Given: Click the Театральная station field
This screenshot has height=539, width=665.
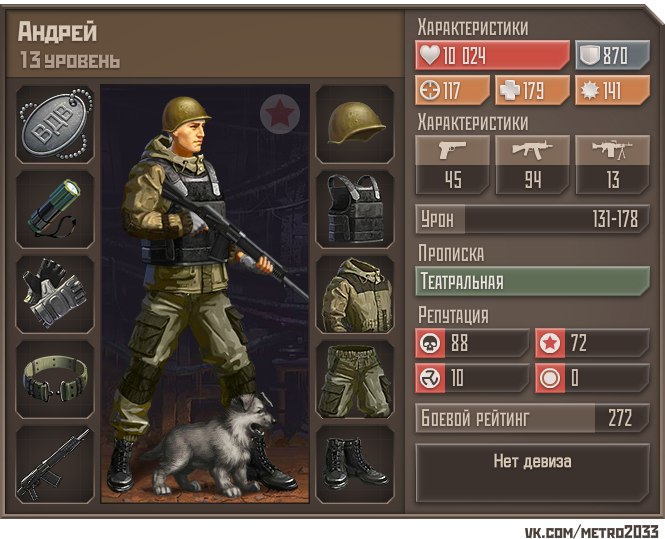Looking at the screenshot, I should coord(532,281).
